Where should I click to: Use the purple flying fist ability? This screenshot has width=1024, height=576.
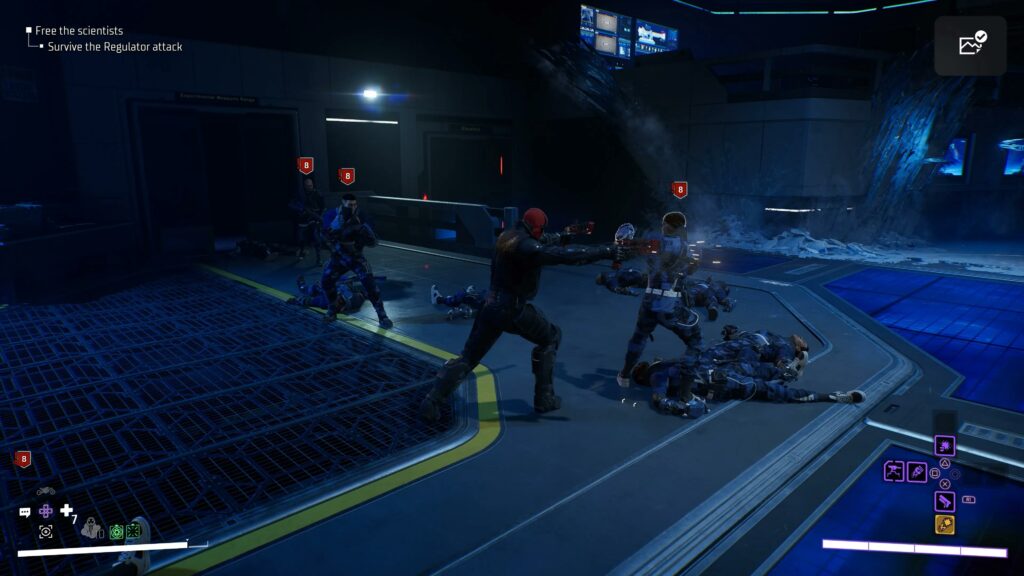917,471
